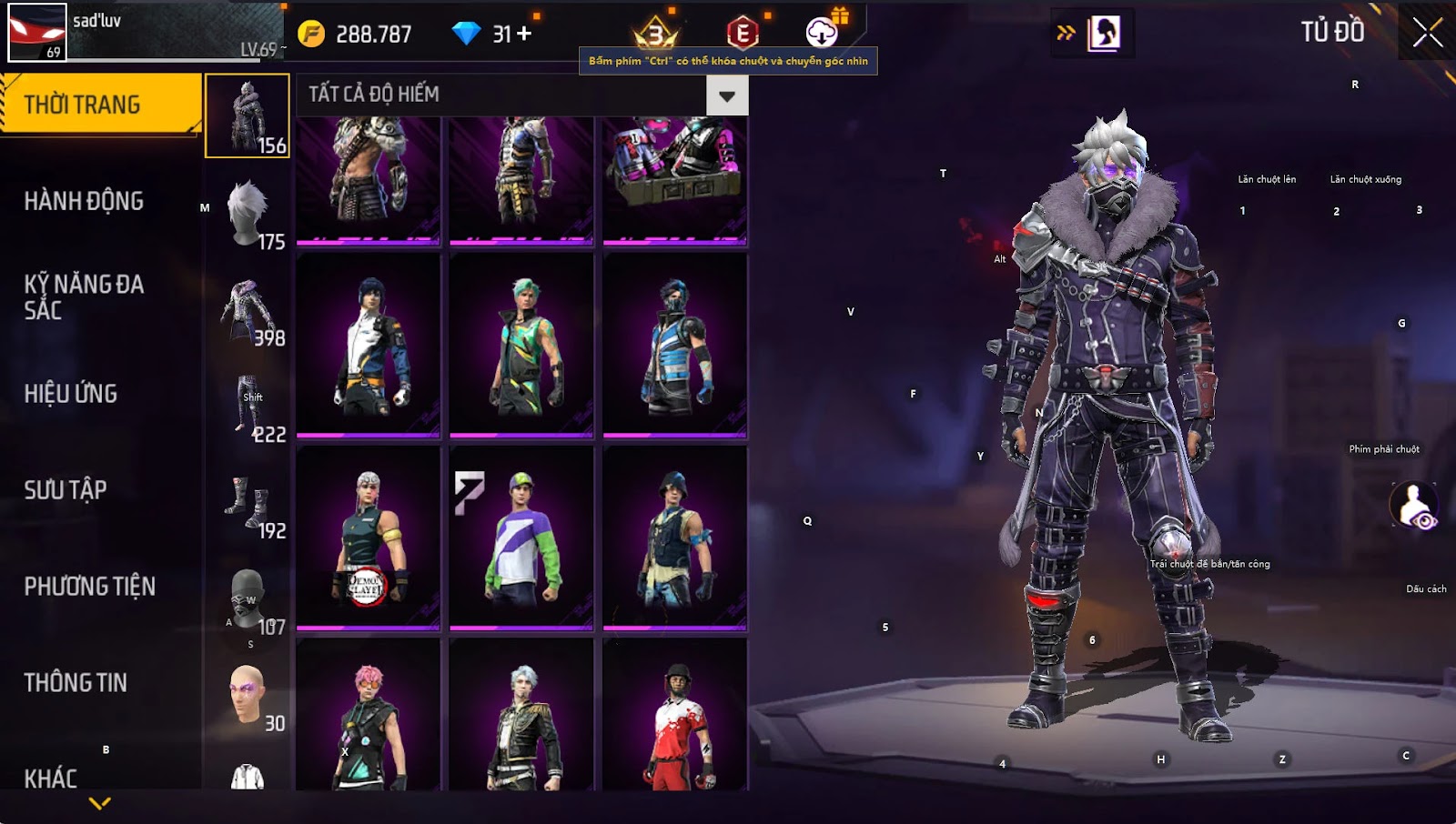Viewport: 1456px width, 824px height.
Task: Open the HÀNH ĐỘNG category
Action: click(84, 201)
